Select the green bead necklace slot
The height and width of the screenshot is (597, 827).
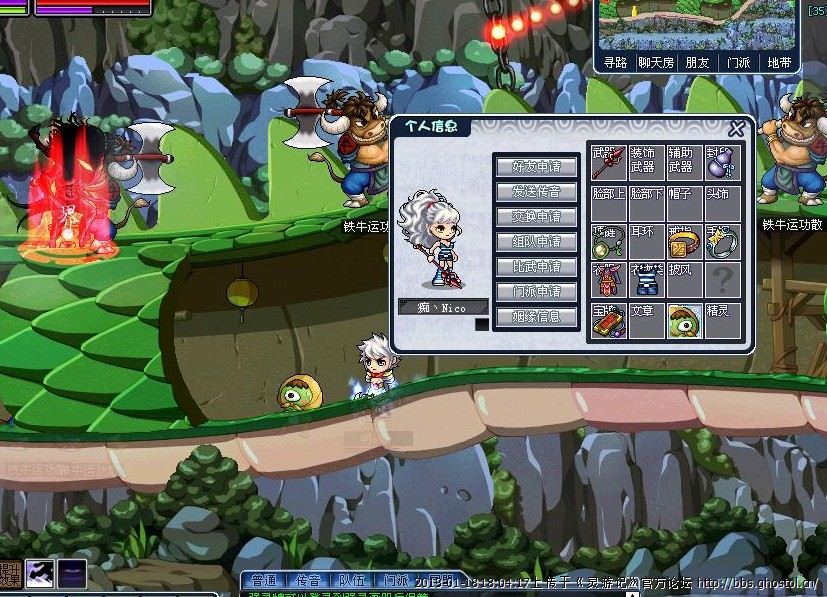pos(608,242)
